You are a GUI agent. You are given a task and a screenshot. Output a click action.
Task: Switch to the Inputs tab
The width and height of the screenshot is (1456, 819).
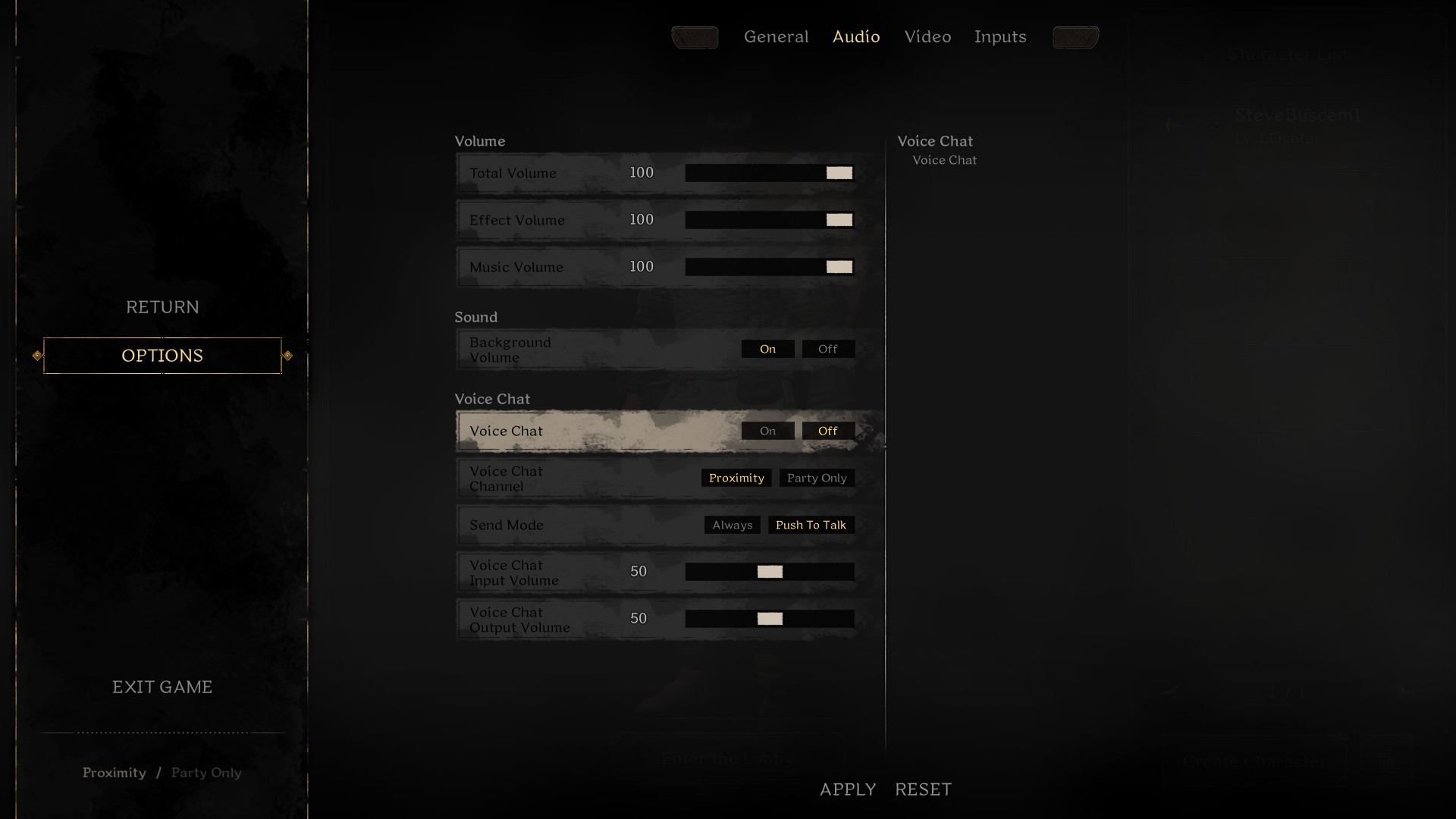[x=1000, y=36]
